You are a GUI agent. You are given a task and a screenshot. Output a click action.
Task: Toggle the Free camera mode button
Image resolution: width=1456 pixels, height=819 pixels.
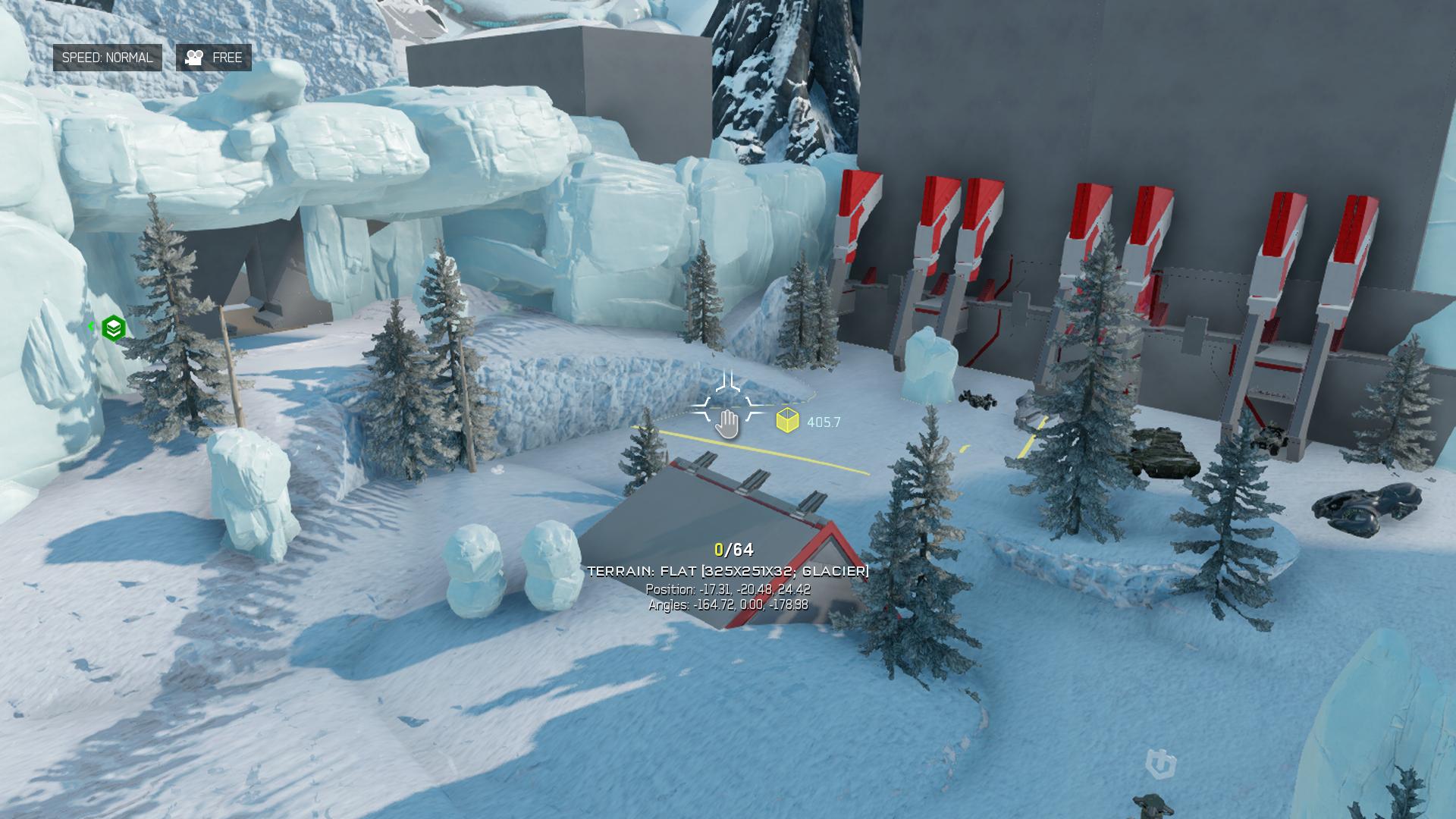point(214,58)
